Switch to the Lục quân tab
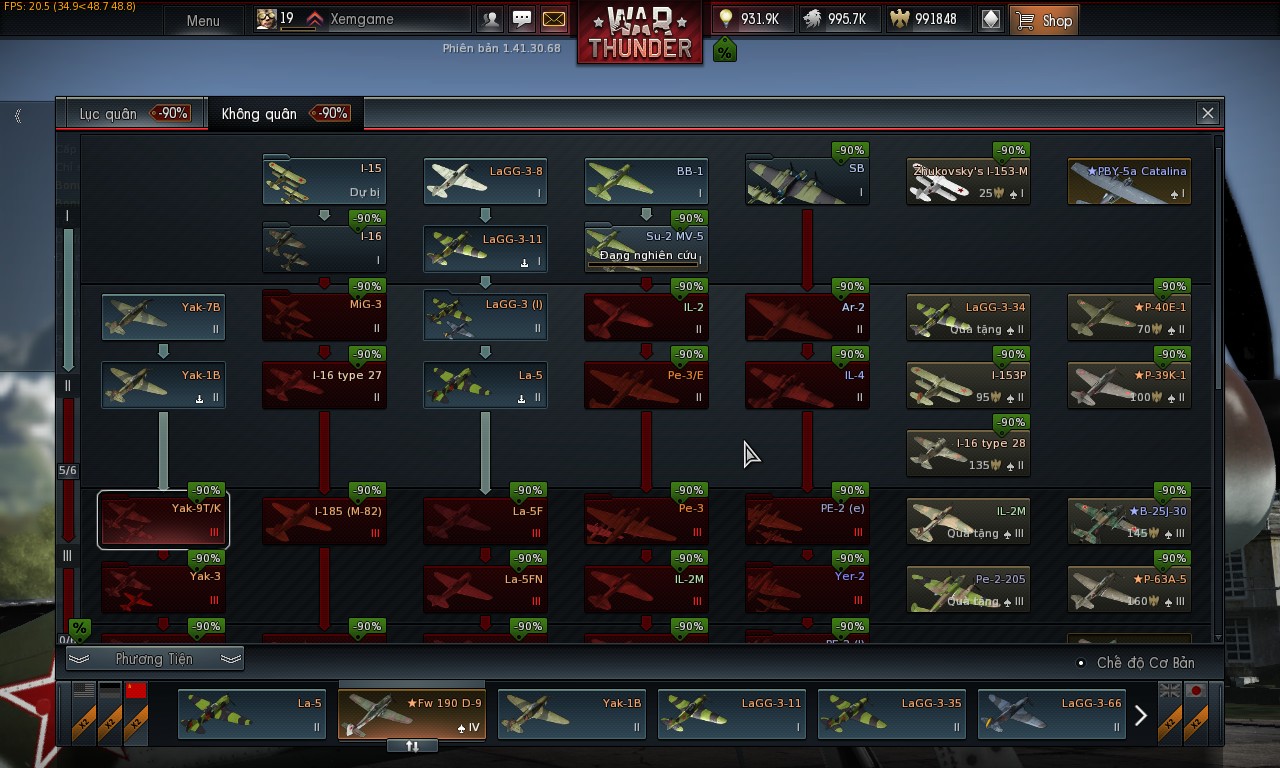The height and width of the screenshot is (768, 1280). click(122, 113)
